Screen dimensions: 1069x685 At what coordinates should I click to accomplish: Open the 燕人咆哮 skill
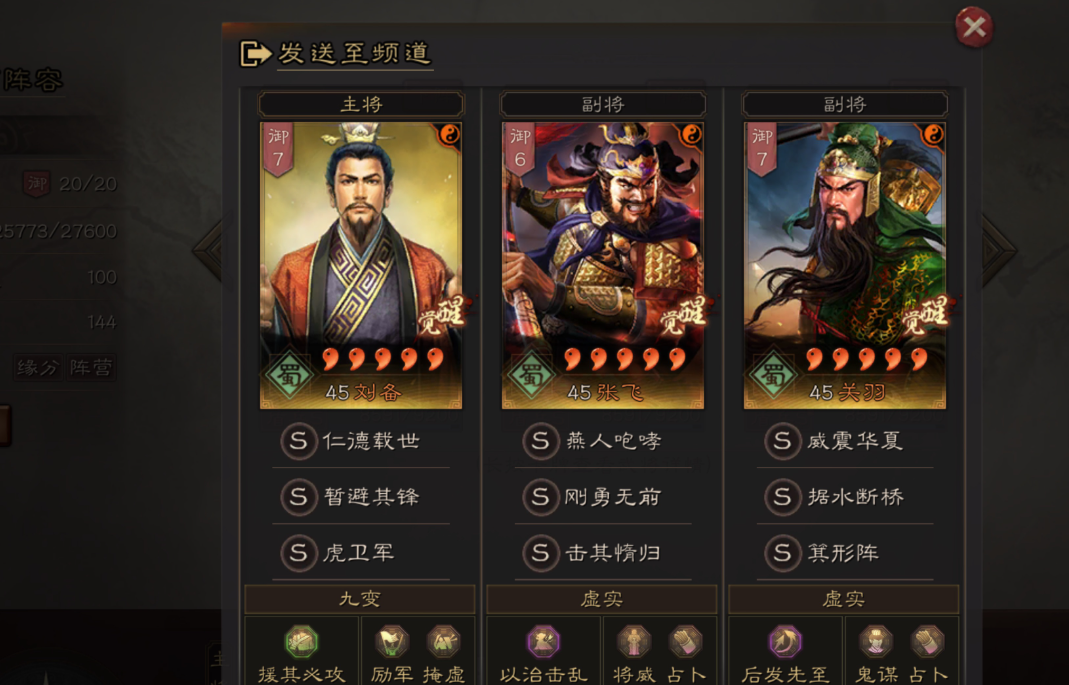[x=603, y=441]
